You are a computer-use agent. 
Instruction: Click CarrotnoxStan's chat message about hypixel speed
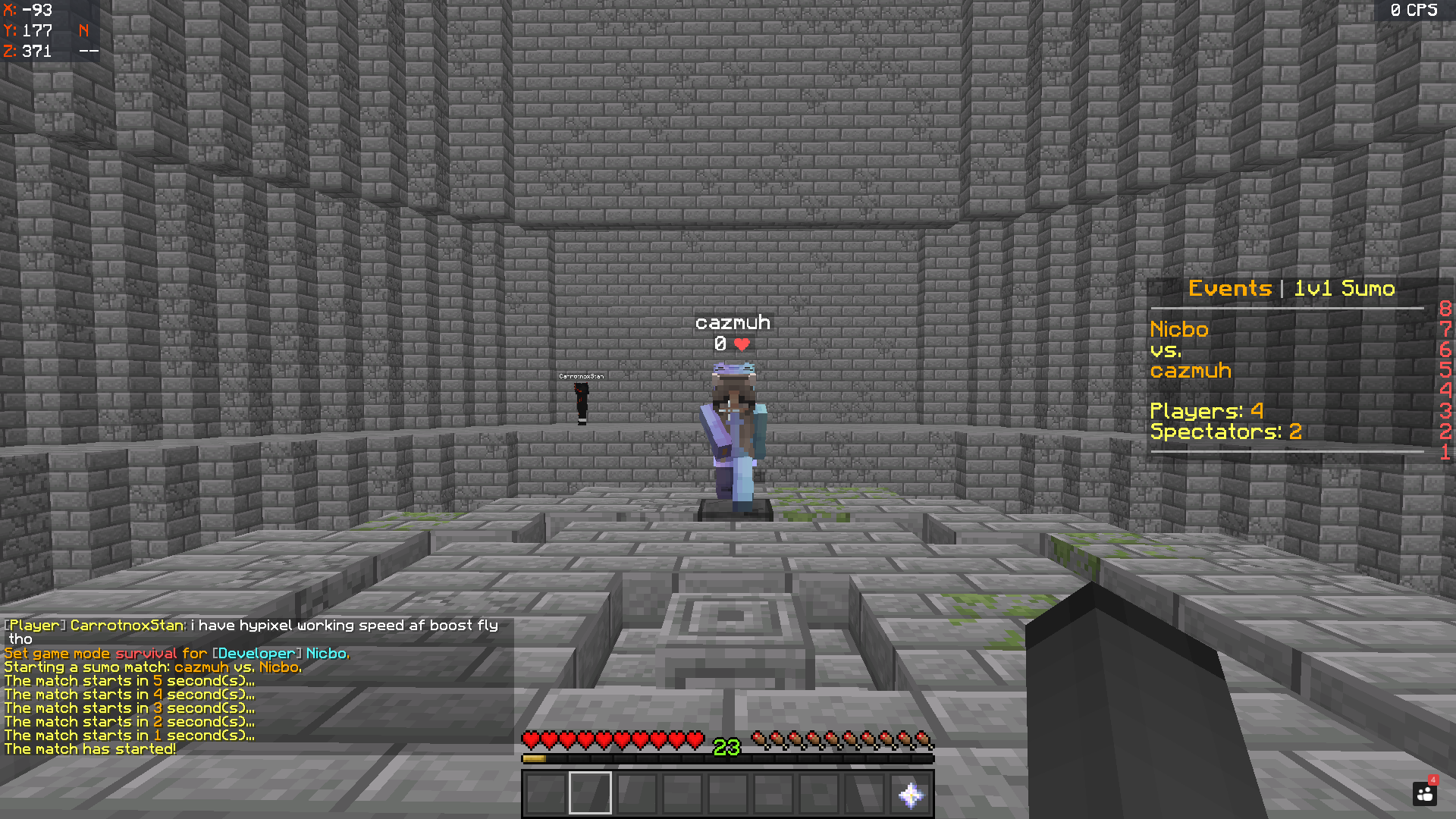tap(250, 626)
